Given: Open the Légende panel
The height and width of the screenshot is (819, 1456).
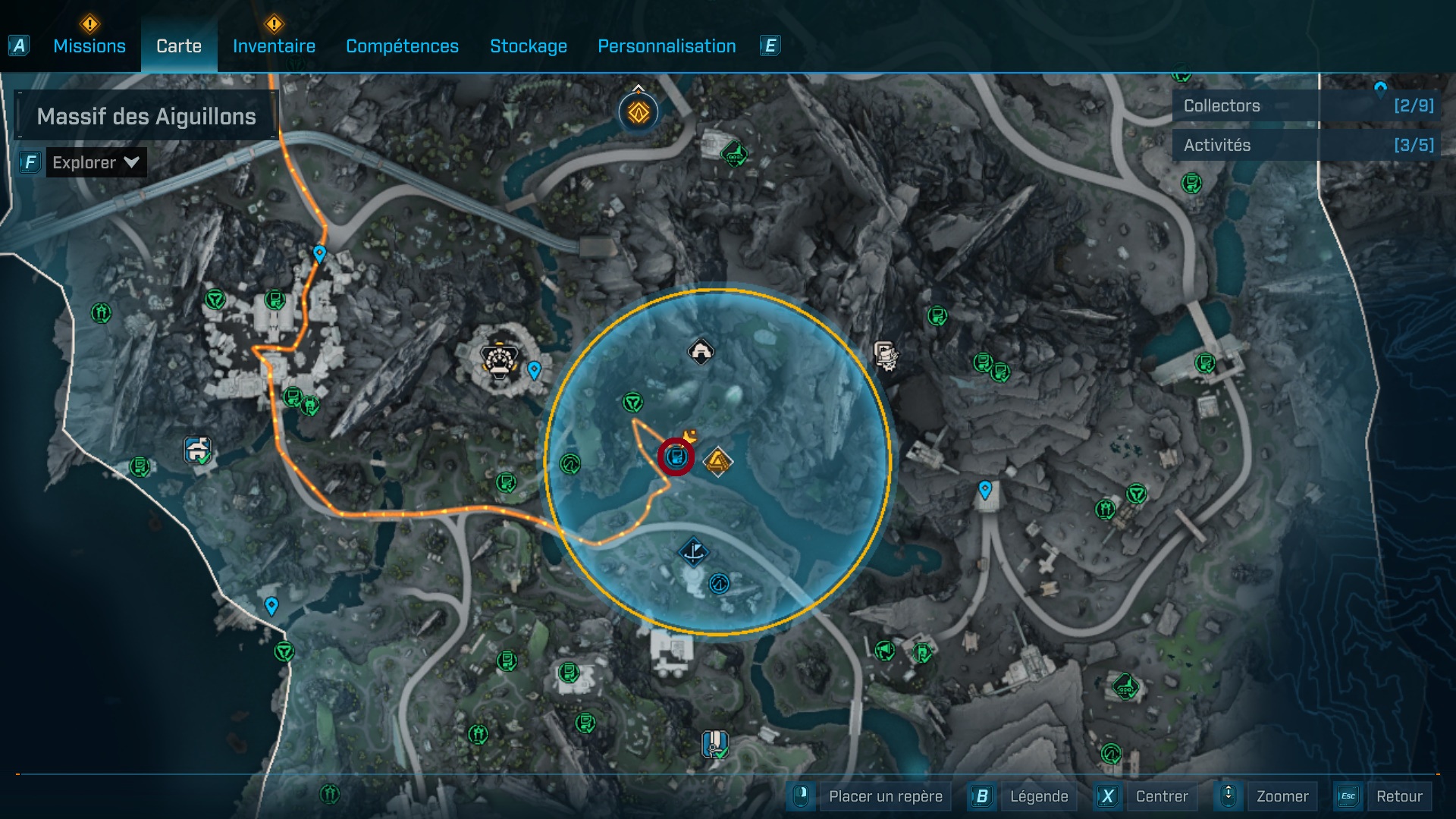Looking at the screenshot, I should (x=1040, y=796).
